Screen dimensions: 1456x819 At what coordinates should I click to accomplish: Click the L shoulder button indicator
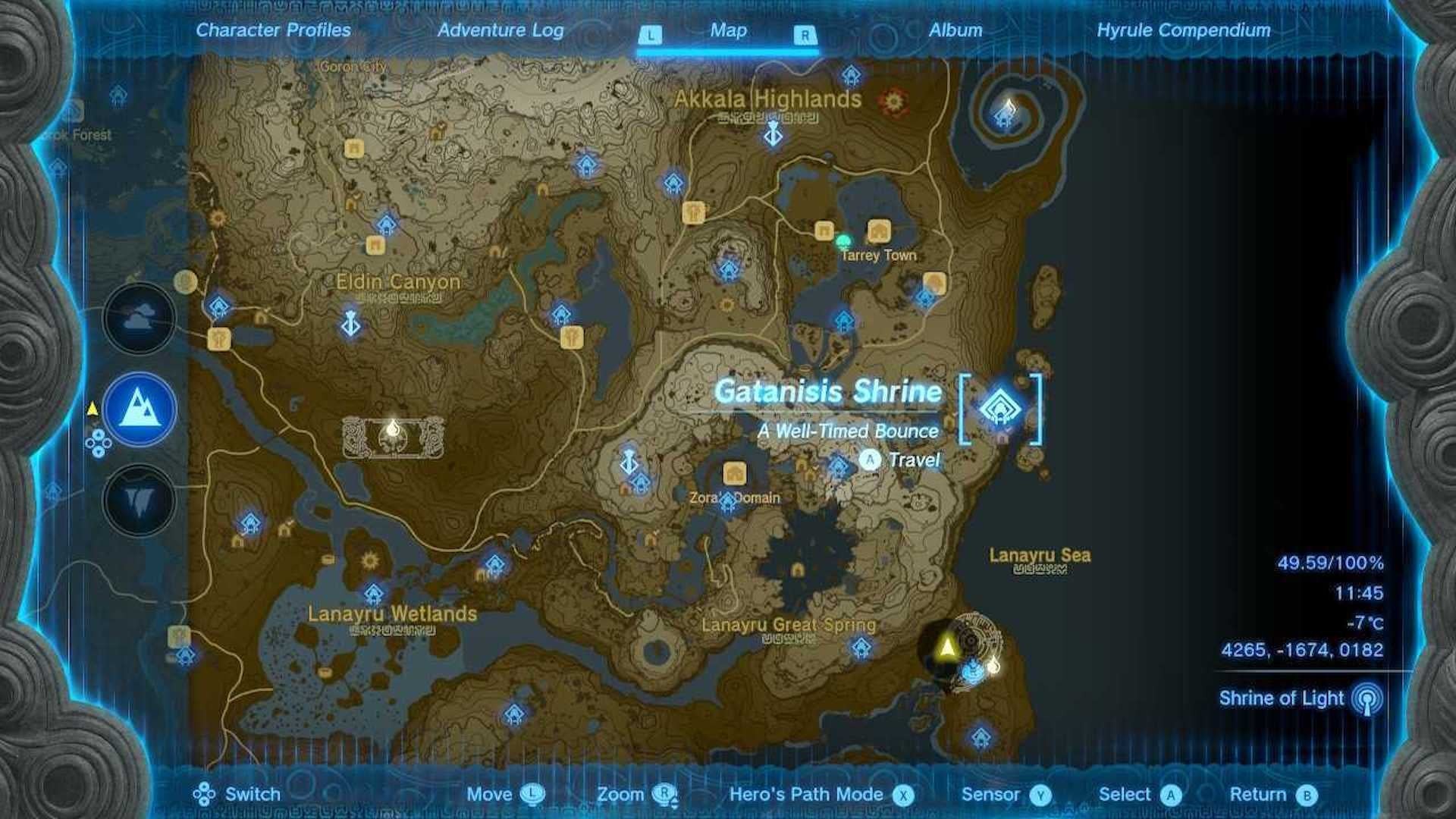click(652, 34)
